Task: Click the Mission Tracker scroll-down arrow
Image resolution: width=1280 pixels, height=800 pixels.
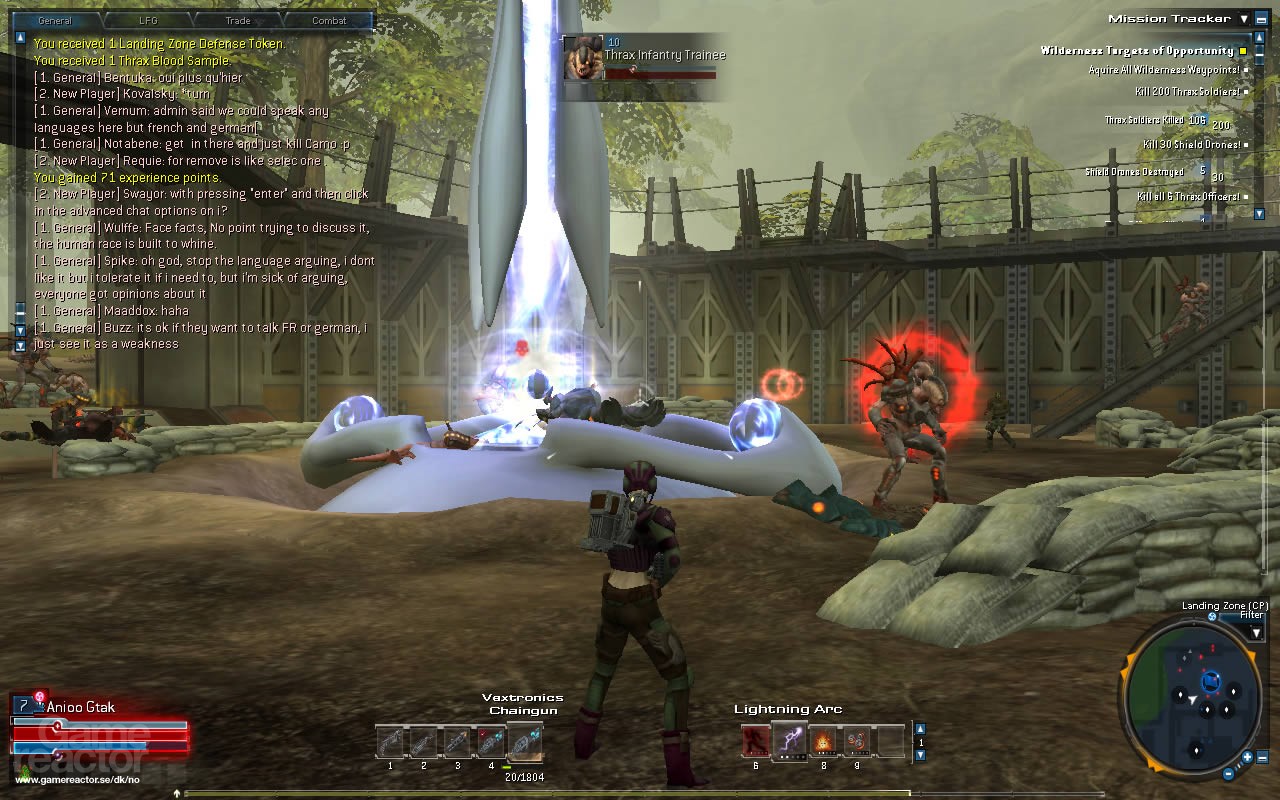Action: coord(1259,213)
